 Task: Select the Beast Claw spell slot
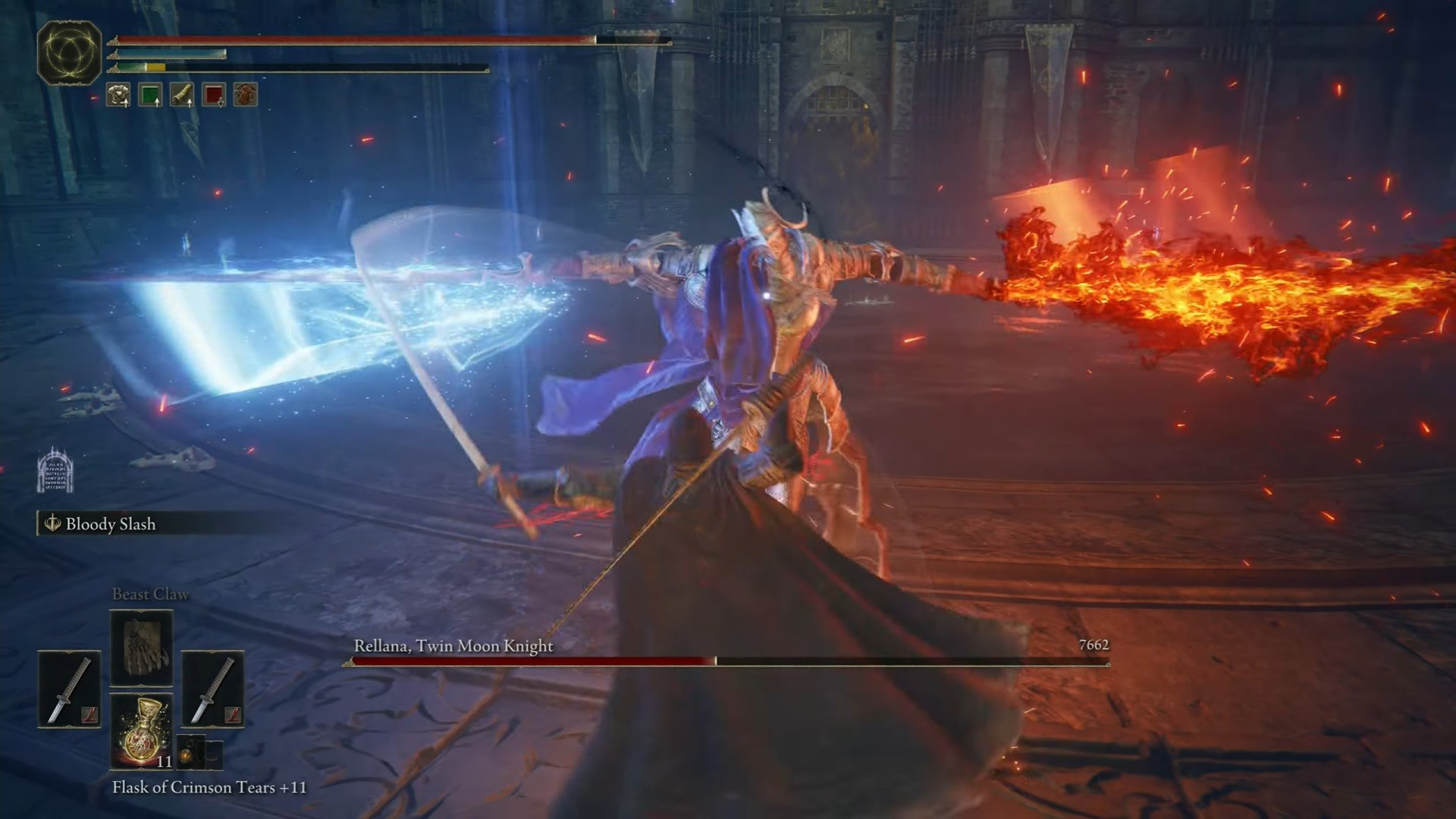(142, 648)
